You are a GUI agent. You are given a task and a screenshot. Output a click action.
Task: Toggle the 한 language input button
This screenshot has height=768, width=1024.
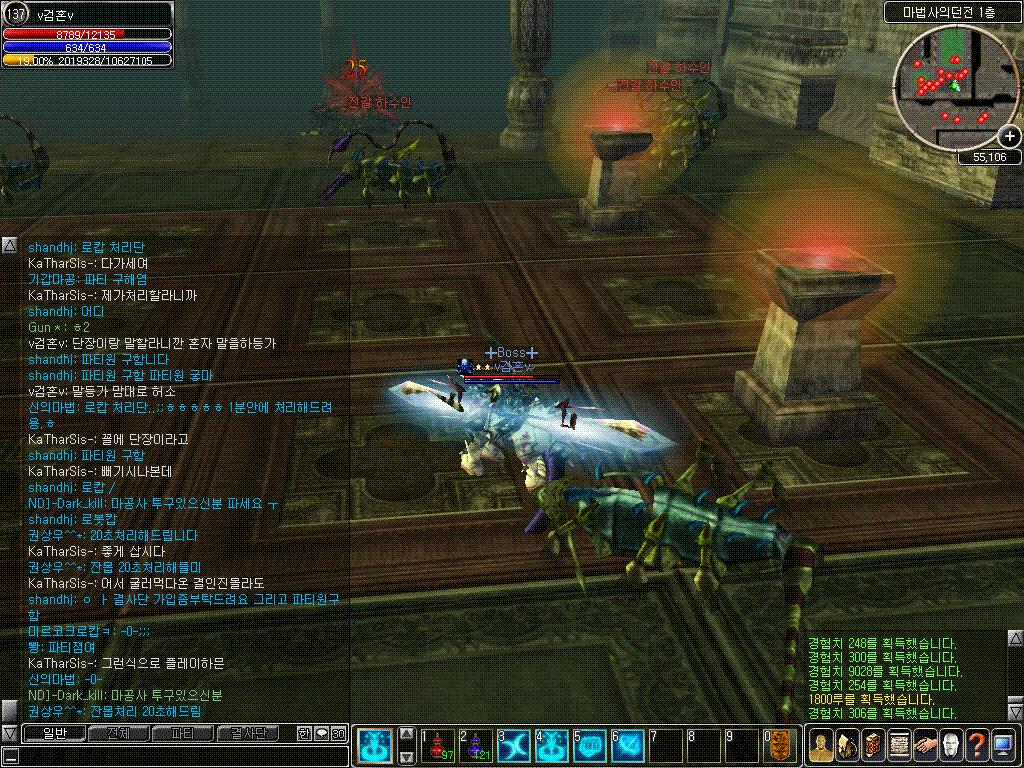[x=305, y=734]
